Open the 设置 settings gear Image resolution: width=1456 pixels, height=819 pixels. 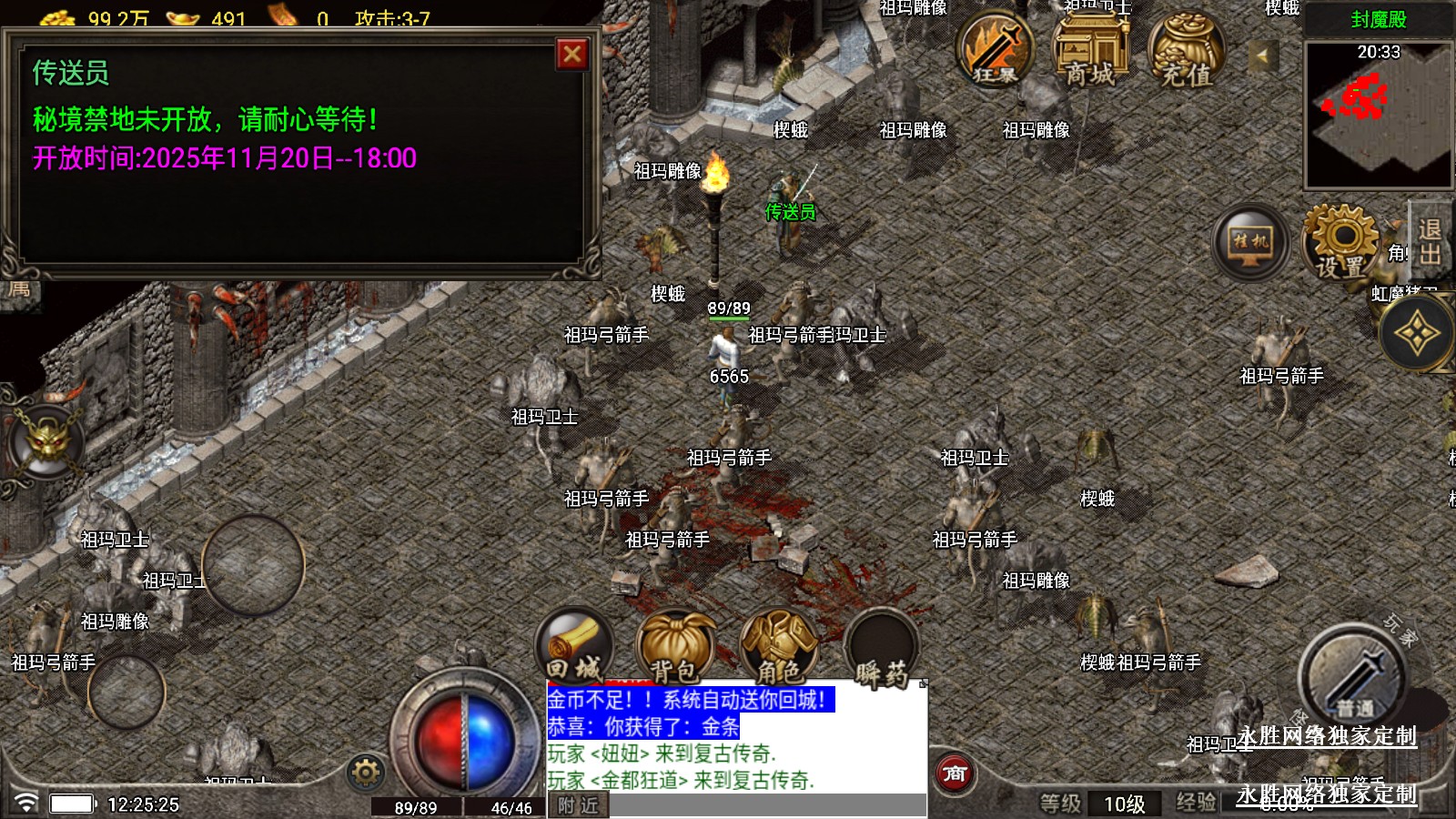pyautogui.click(x=1340, y=242)
